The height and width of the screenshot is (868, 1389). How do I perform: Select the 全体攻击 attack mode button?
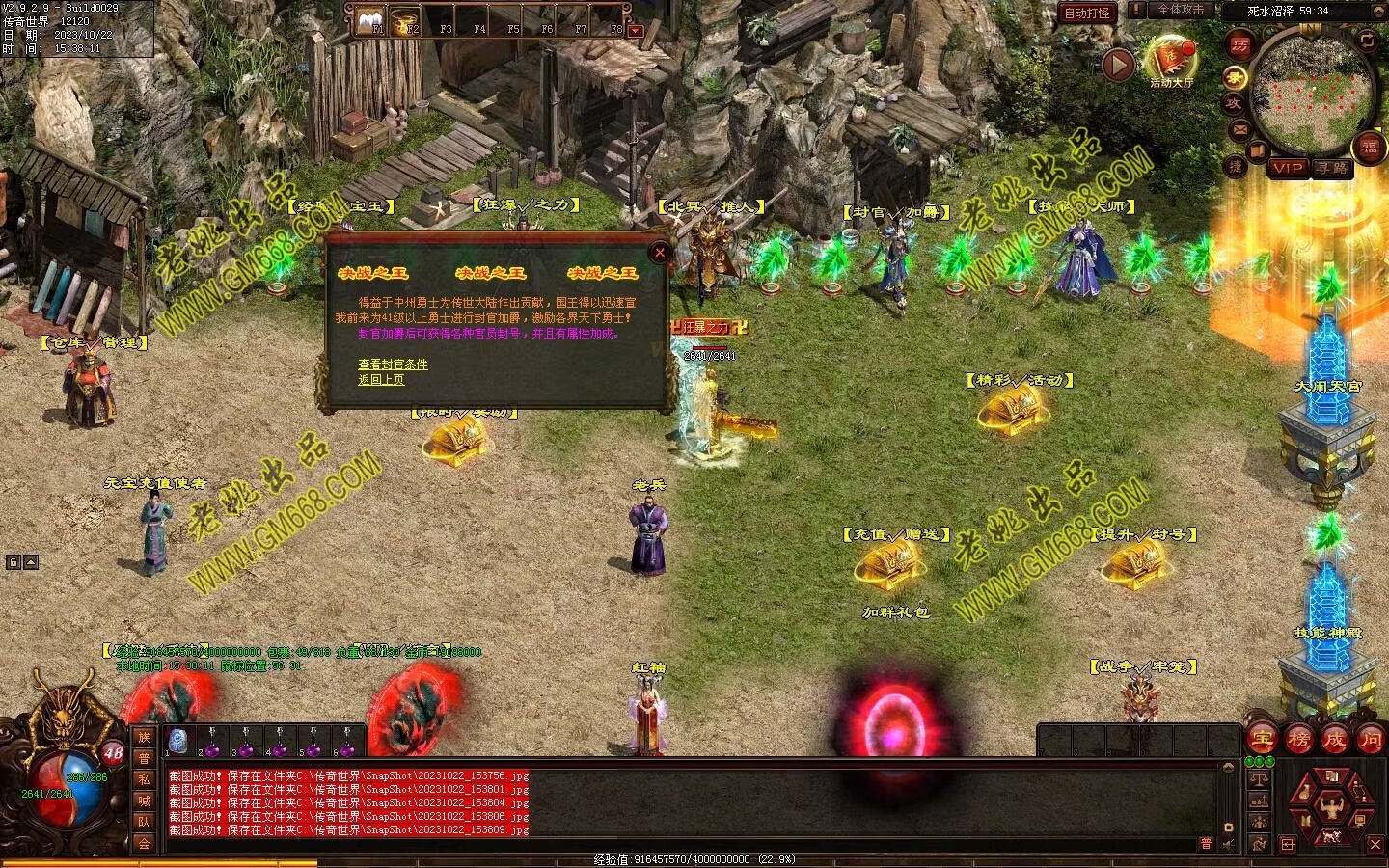pyautogui.click(x=1180, y=11)
